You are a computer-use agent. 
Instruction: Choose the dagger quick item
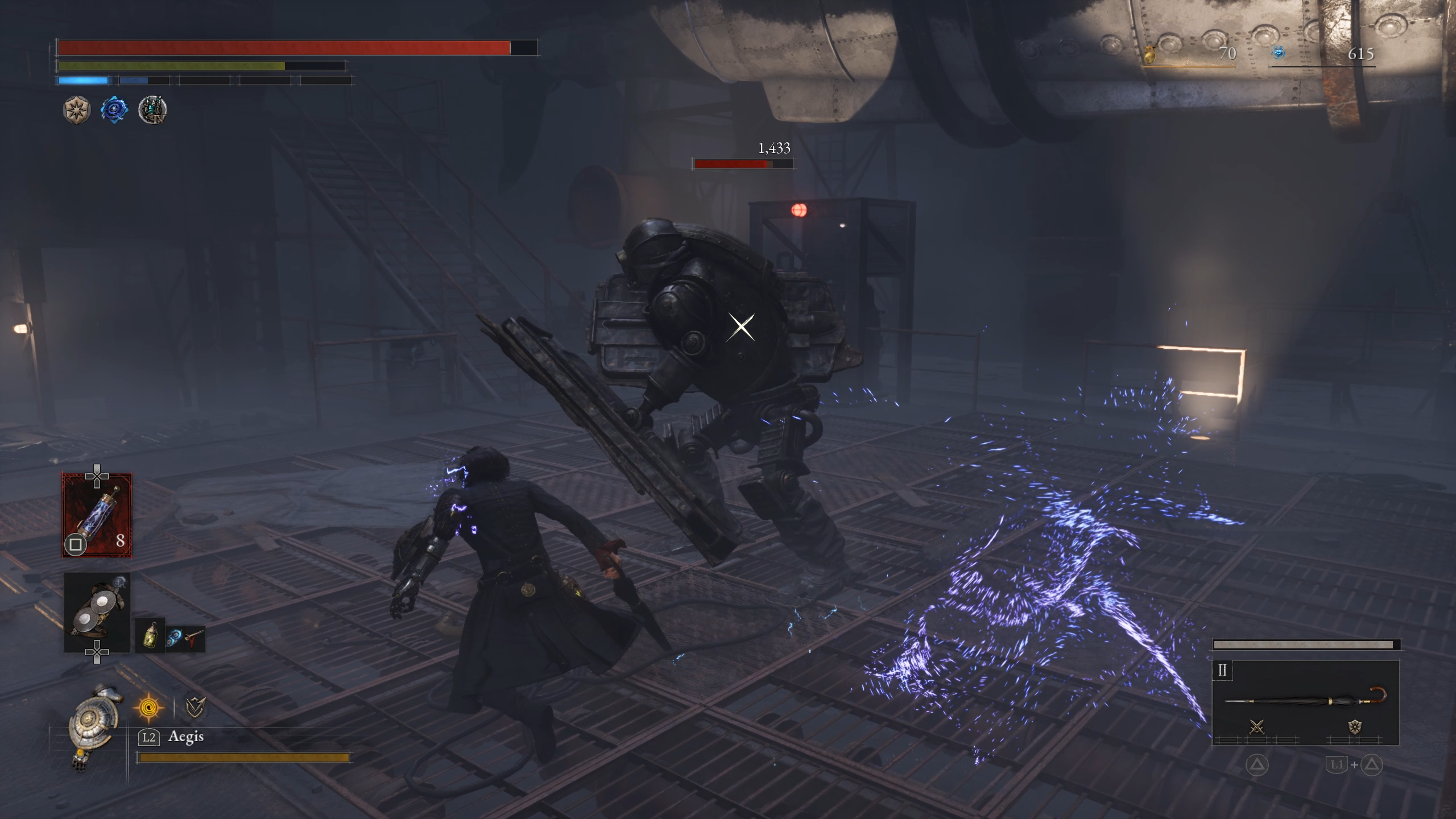(x=193, y=638)
